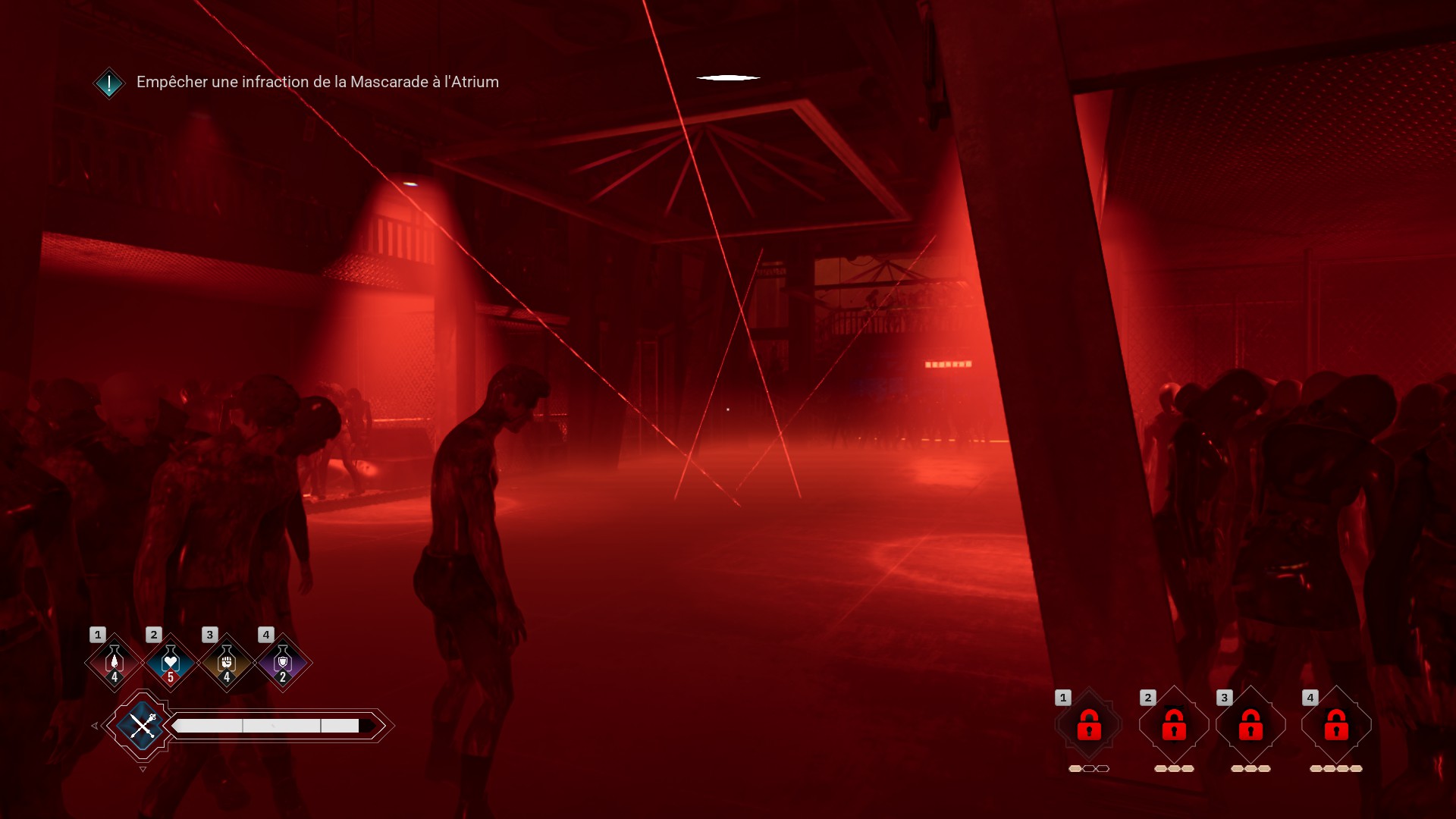Click the Atrium Masquerade objective tracker icon
1456x819 pixels.
[109, 83]
